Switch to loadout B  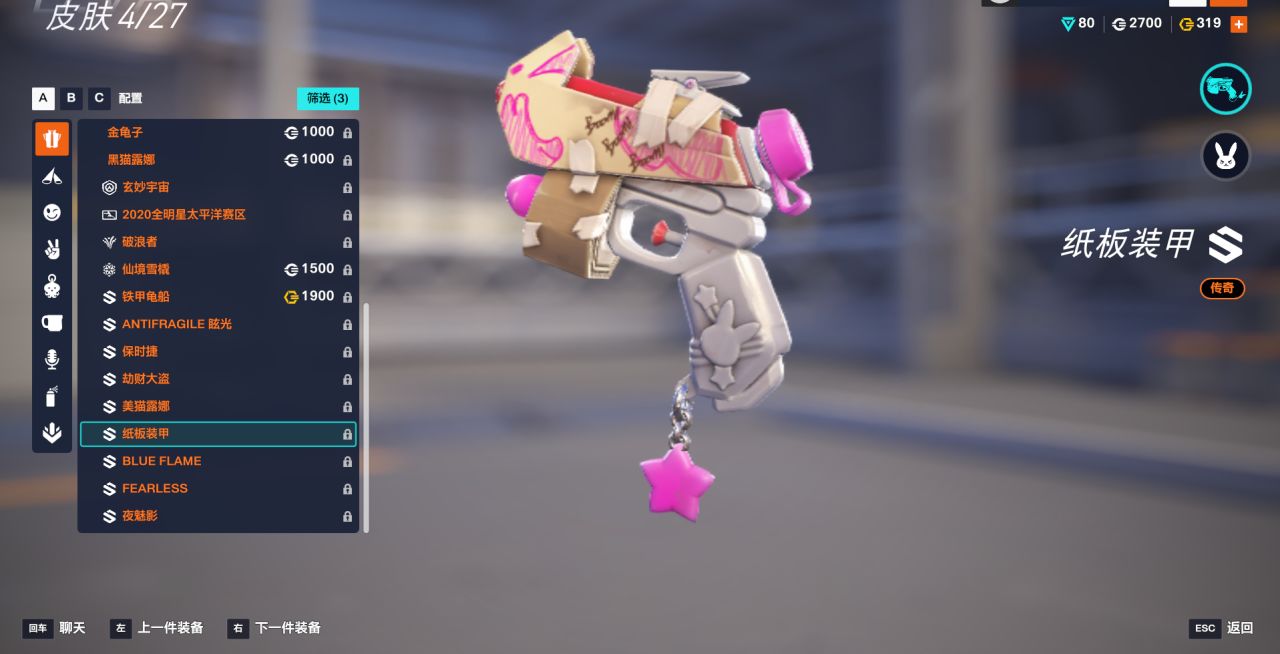71,98
